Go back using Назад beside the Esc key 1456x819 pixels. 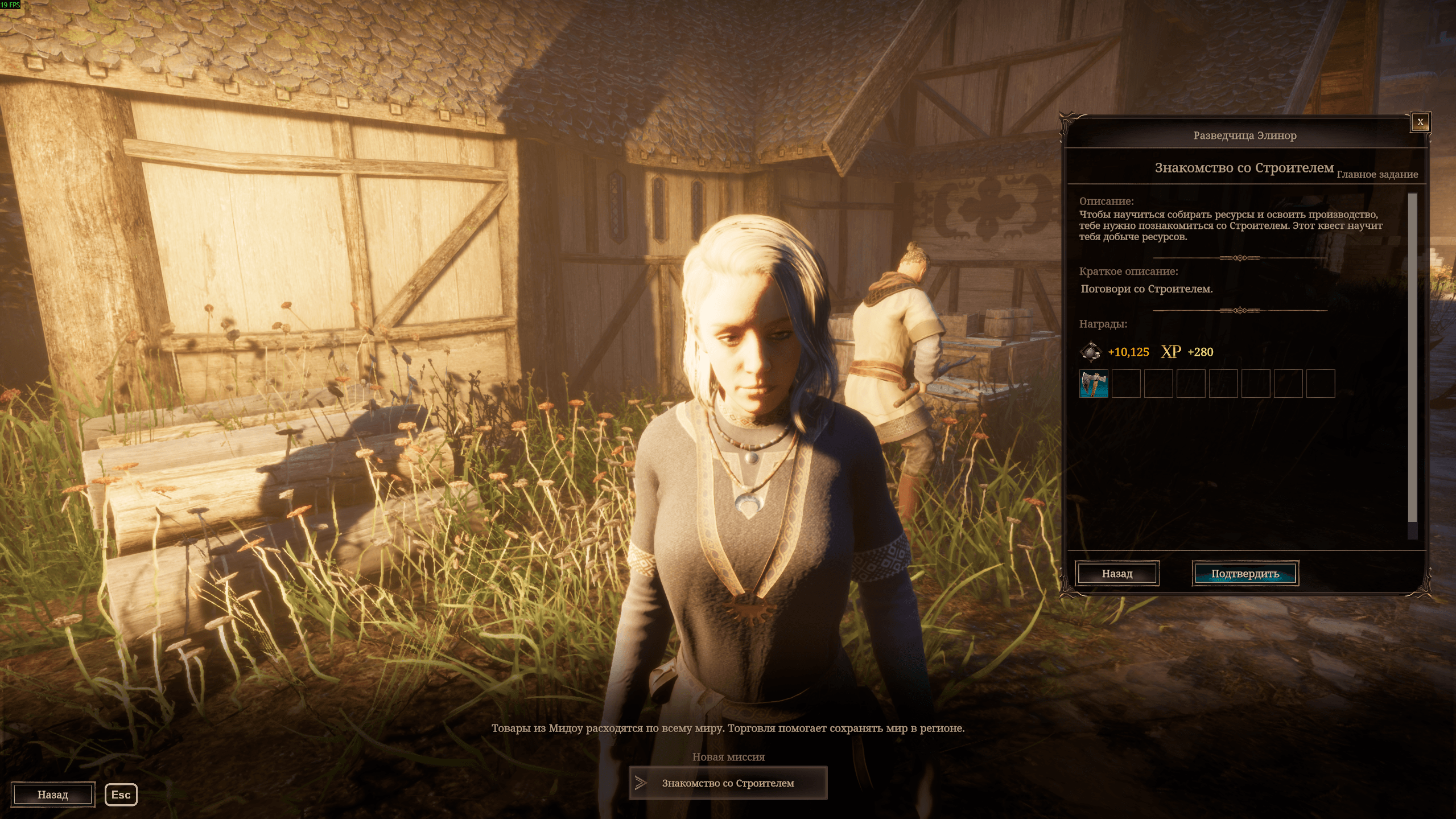coord(53,795)
